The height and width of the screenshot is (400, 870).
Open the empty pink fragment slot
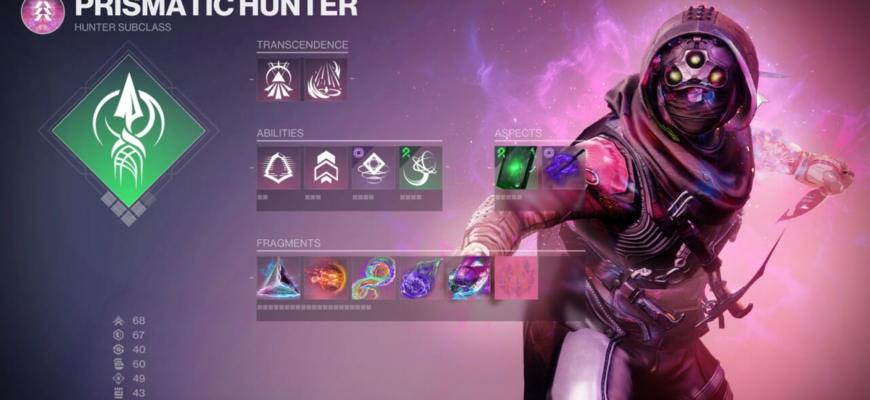(516, 278)
